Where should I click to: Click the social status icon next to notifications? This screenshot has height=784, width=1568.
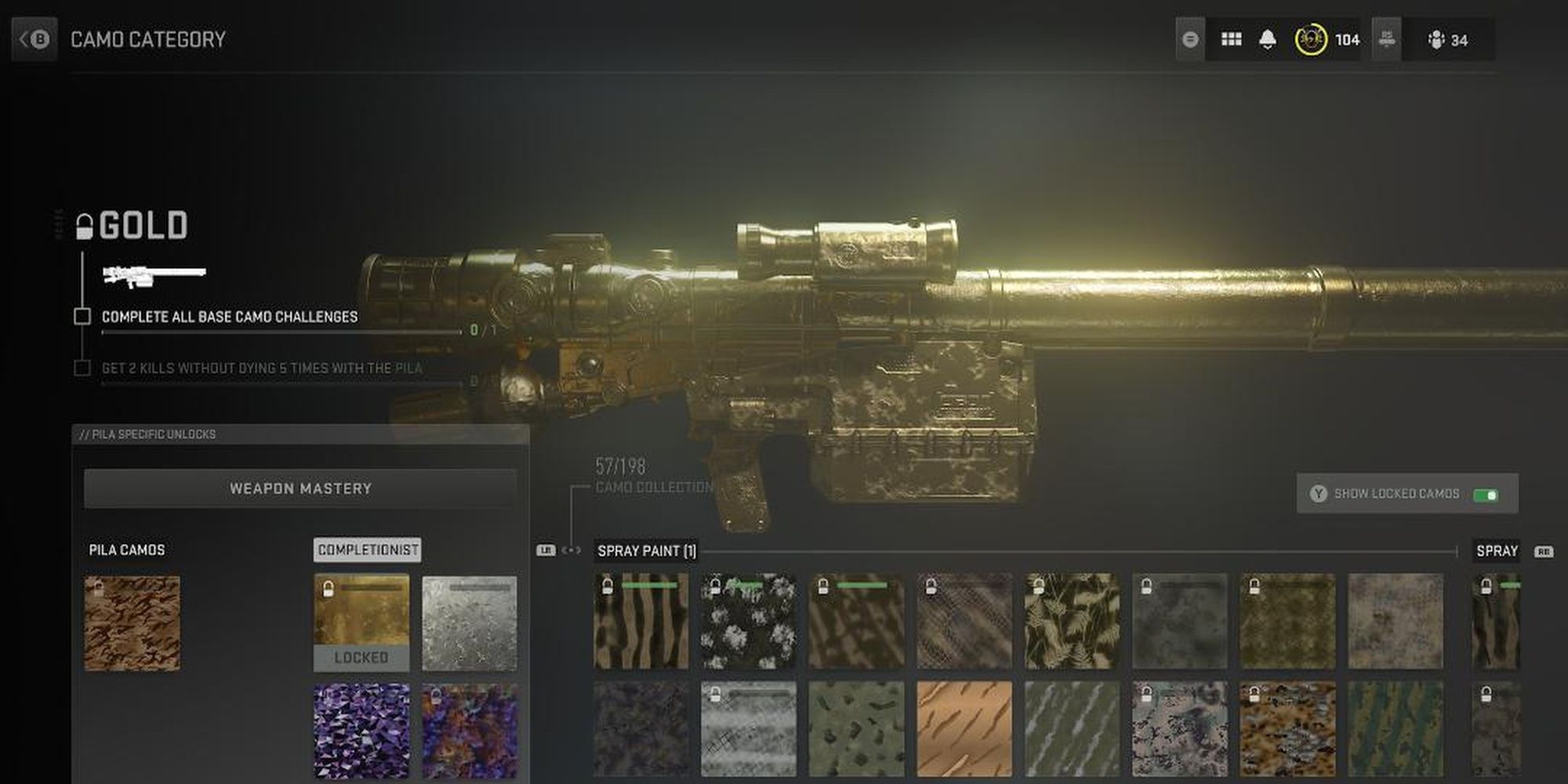[1189, 38]
